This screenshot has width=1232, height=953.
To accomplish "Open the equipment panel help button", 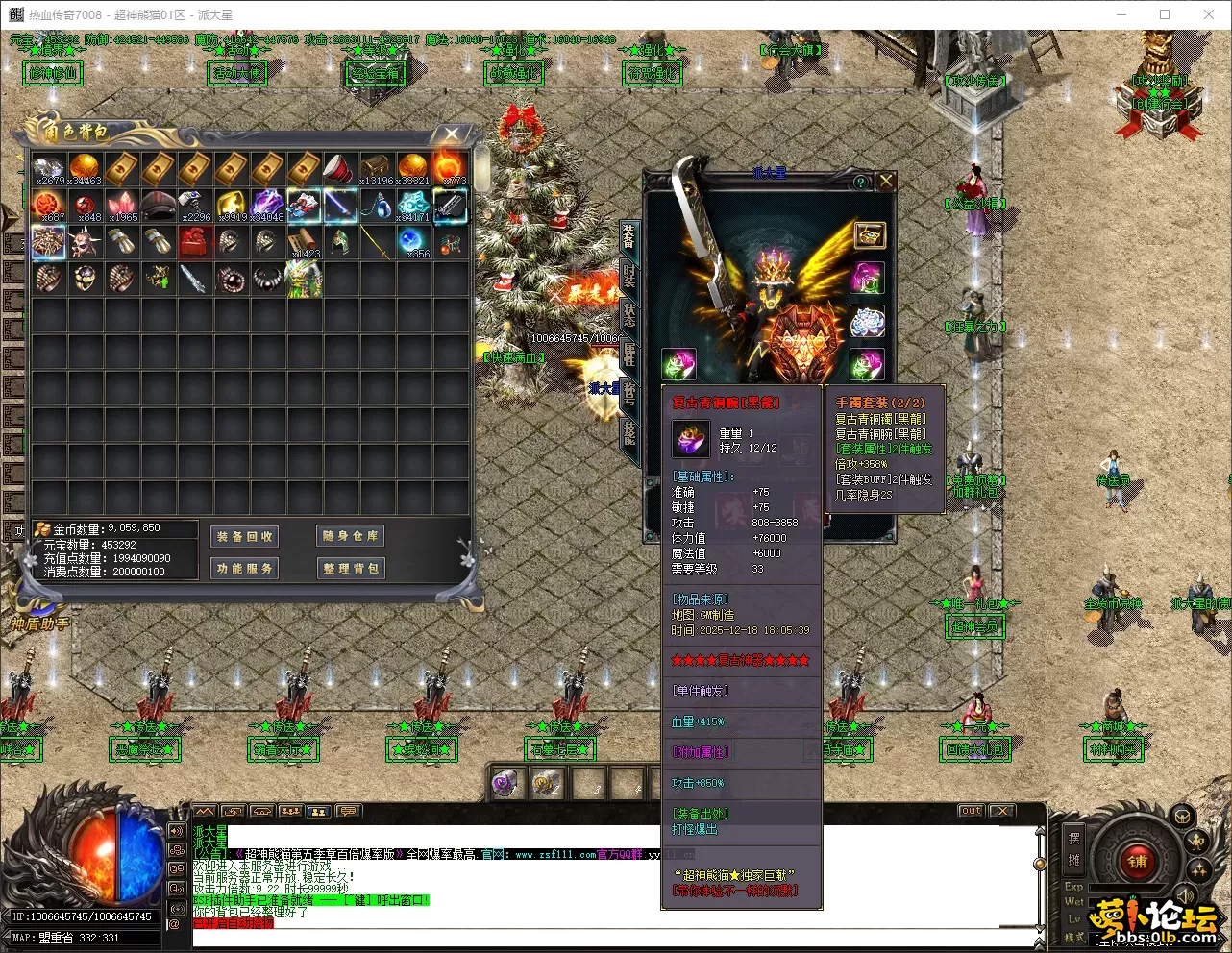I will pyautogui.click(x=861, y=182).
